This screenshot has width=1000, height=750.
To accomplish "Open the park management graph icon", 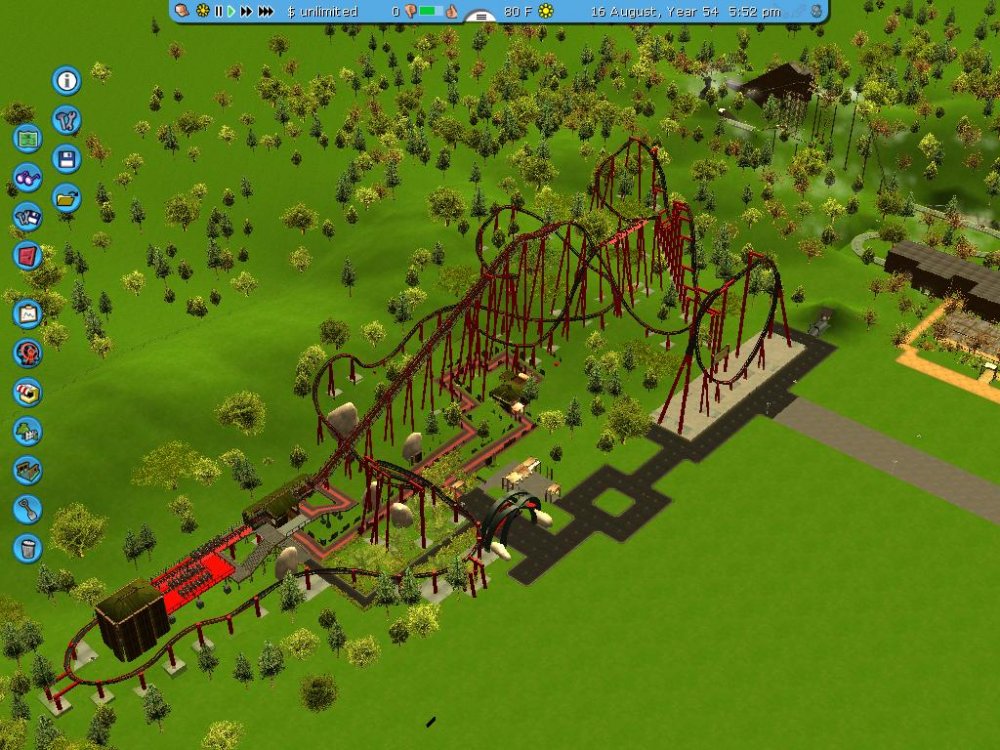I will coord(27,314).
